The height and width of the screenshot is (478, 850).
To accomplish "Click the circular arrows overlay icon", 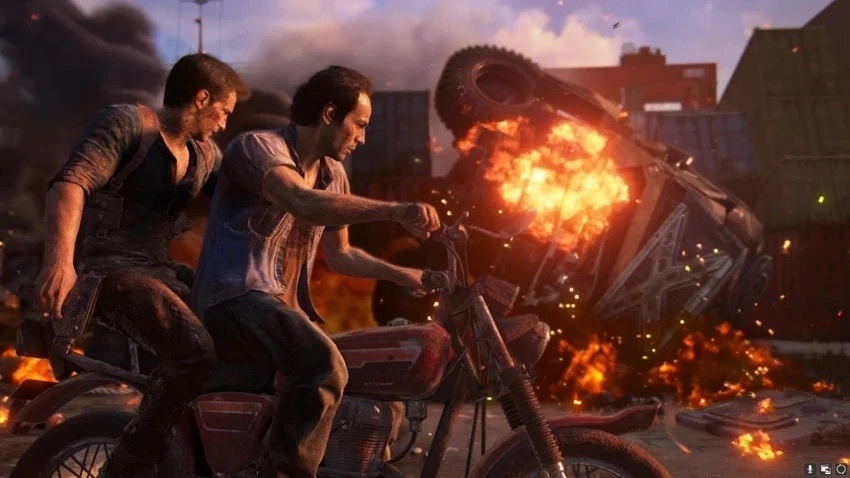I will 841,468.
